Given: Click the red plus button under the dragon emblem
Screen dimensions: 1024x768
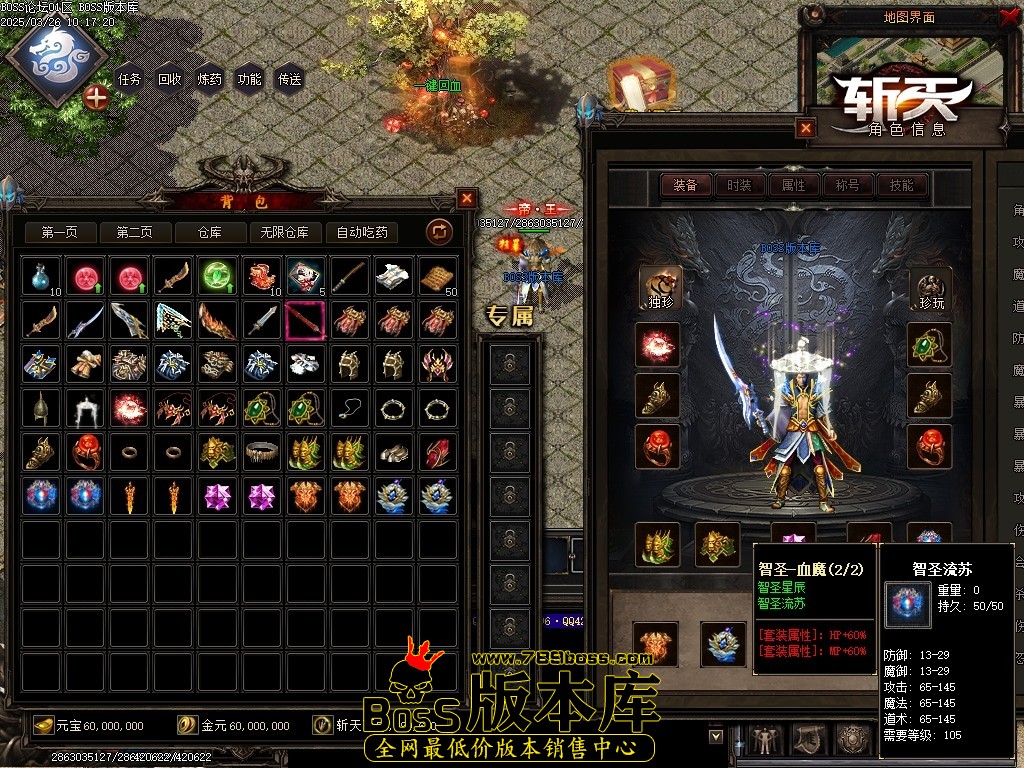Looking at the screenshot, I should (x=96, y=97).
